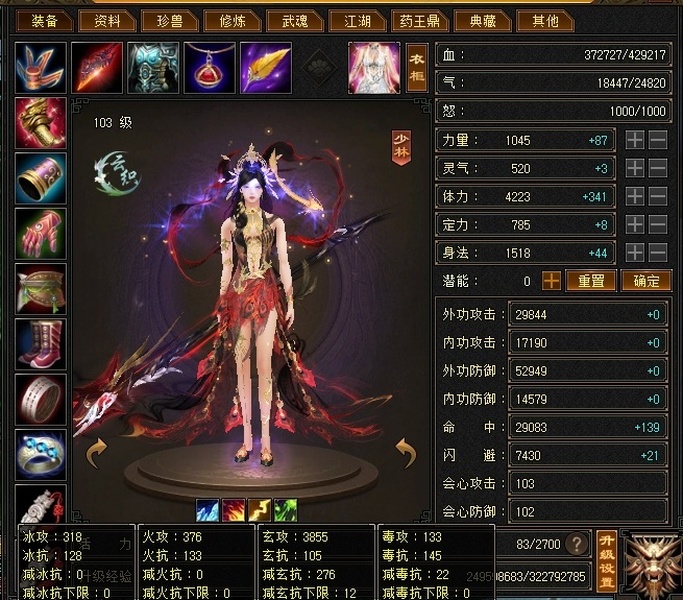
Task: Switch to the 资料 tab
Action: click(107, 20)
